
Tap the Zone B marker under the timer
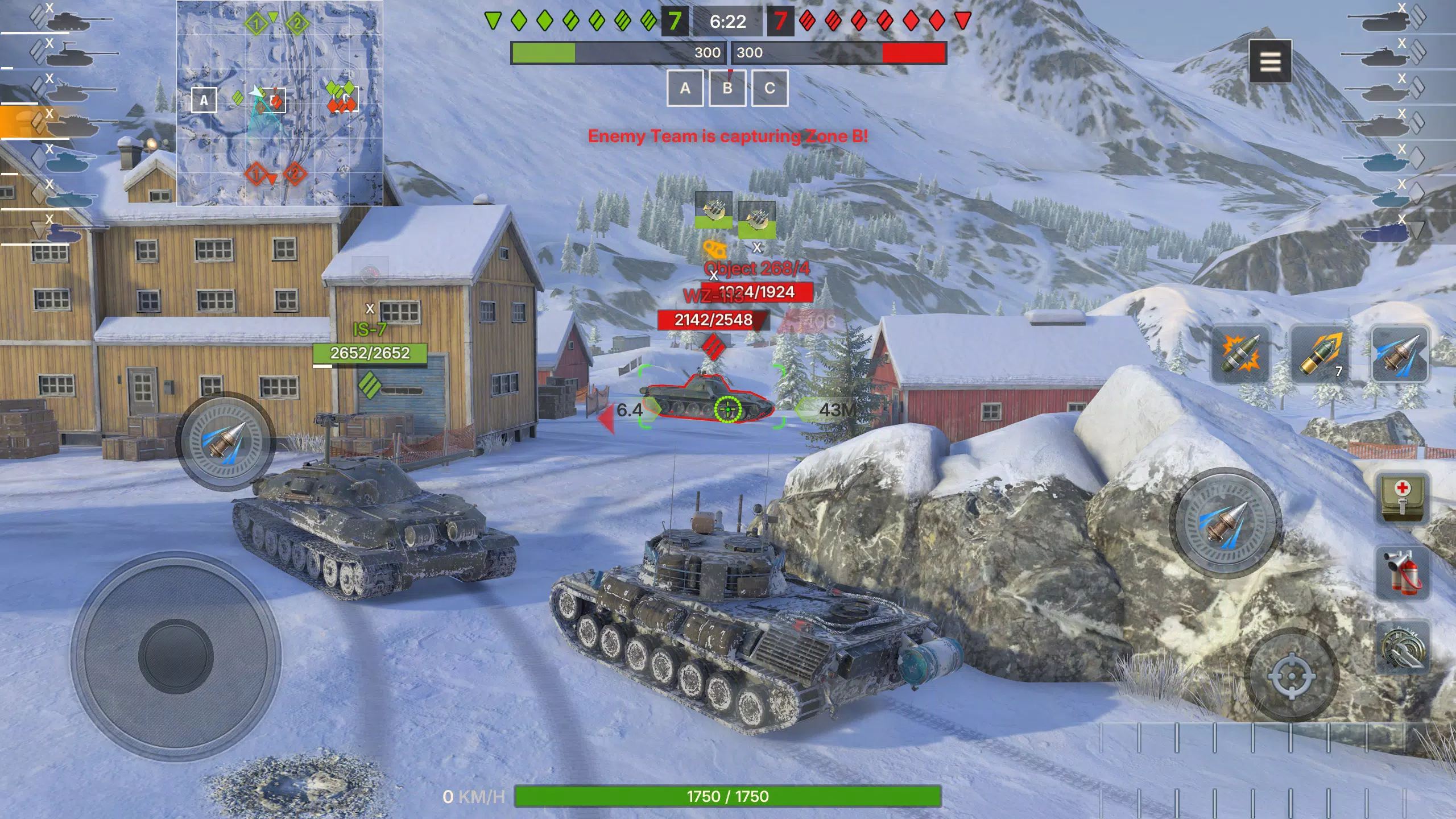728,88
